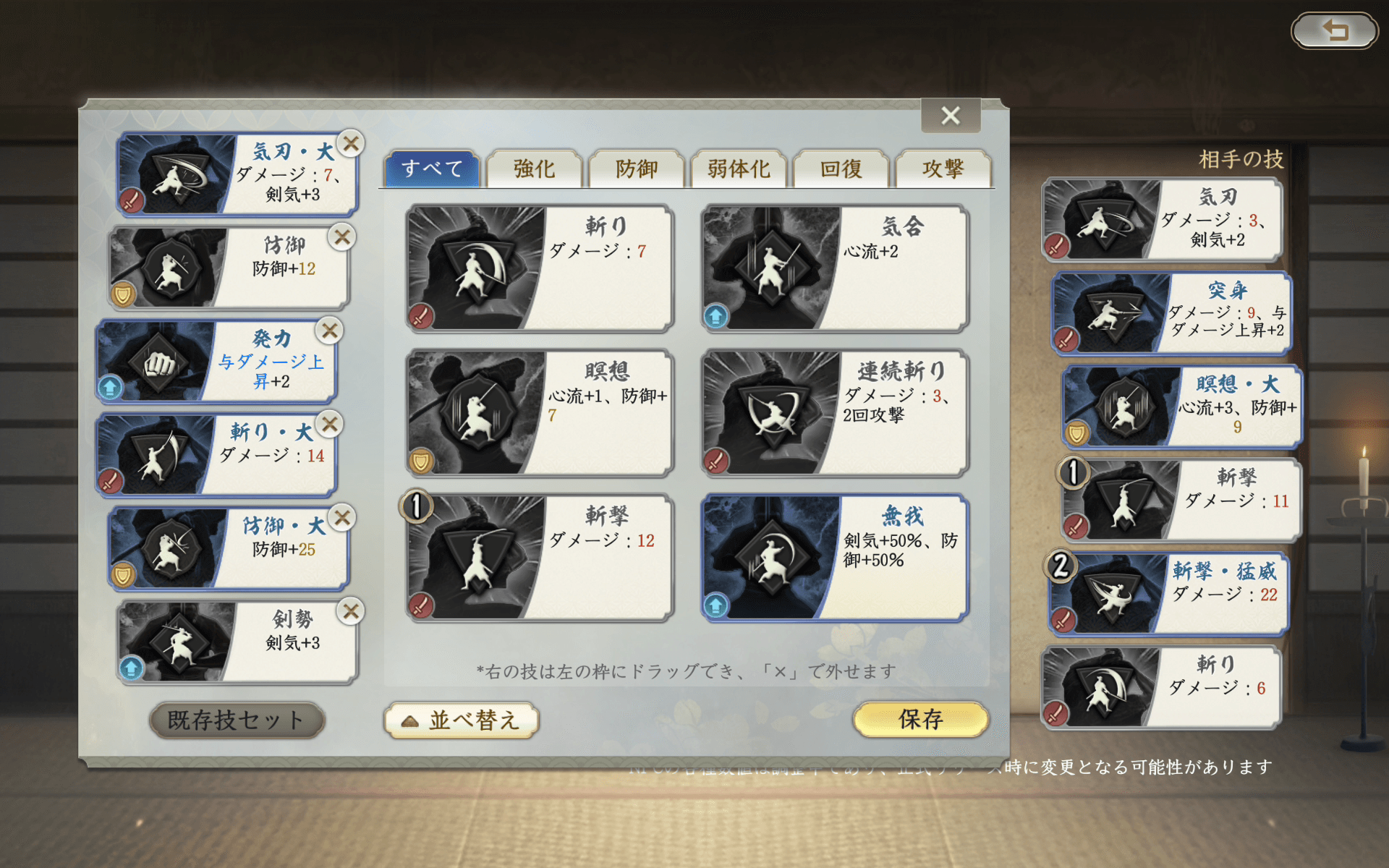Viewport: 1389px width, 868px height.
Task: Switch to the 強化 tab
Action: click(534, 169)
